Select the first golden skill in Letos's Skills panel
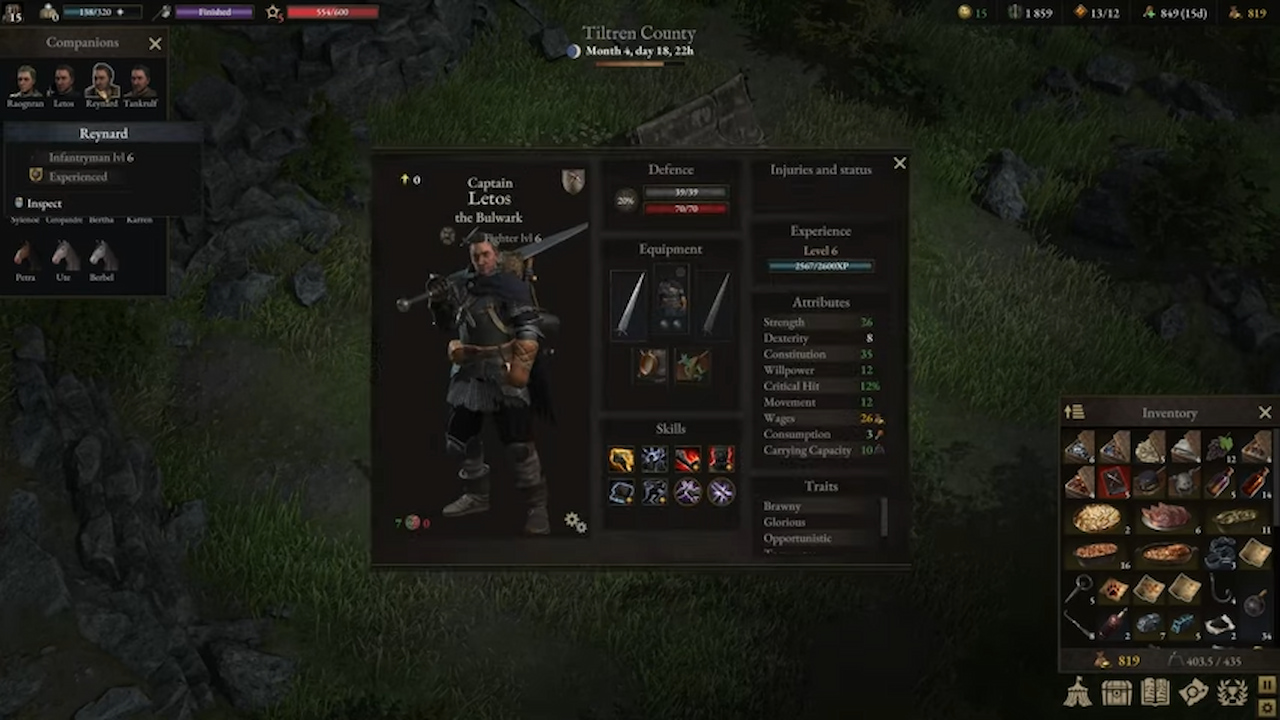 pos(621,458)
